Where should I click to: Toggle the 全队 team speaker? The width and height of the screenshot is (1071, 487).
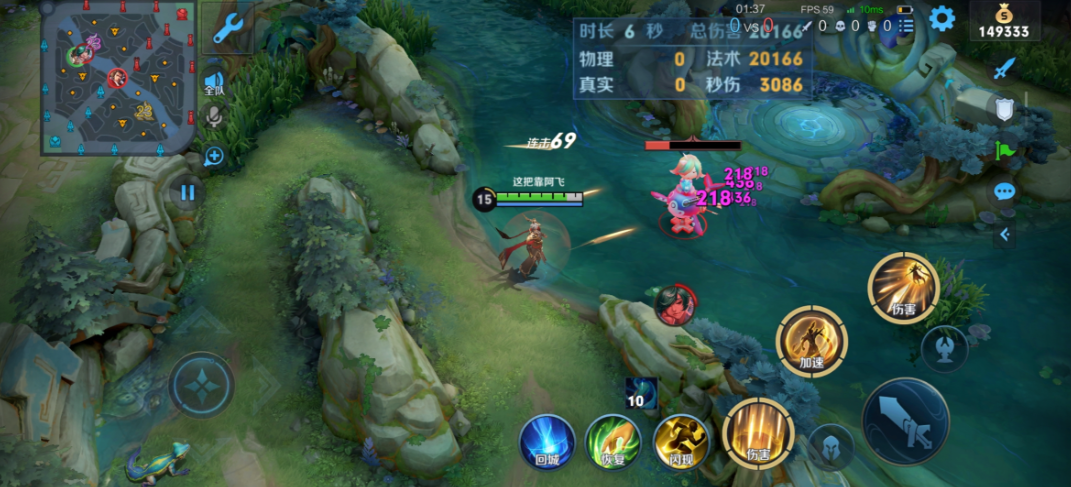(x=213, y=82)
